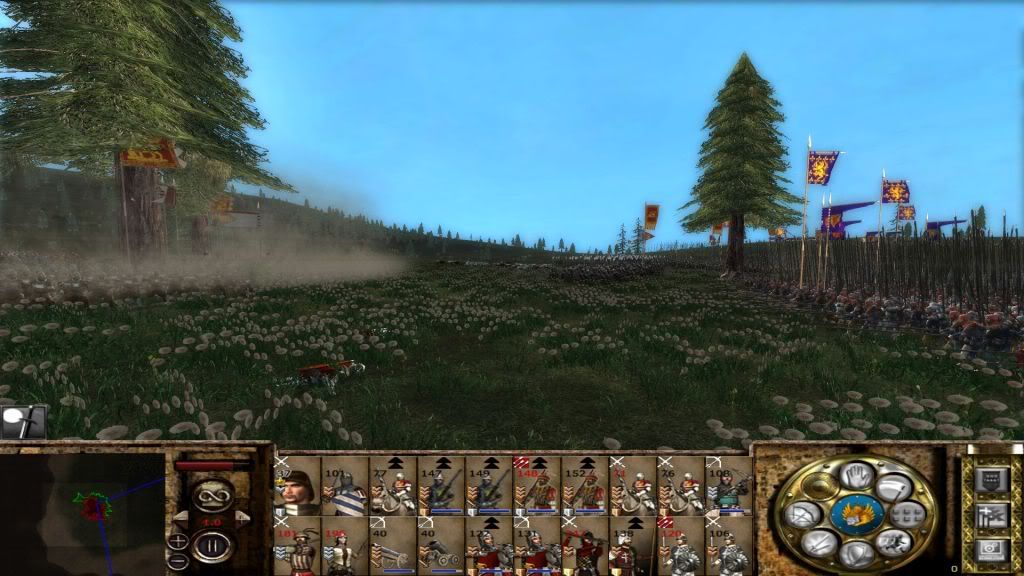Click the camera button on right panel
The height and width of the screenshot is (576, 1024).
[x=990, y=548]
